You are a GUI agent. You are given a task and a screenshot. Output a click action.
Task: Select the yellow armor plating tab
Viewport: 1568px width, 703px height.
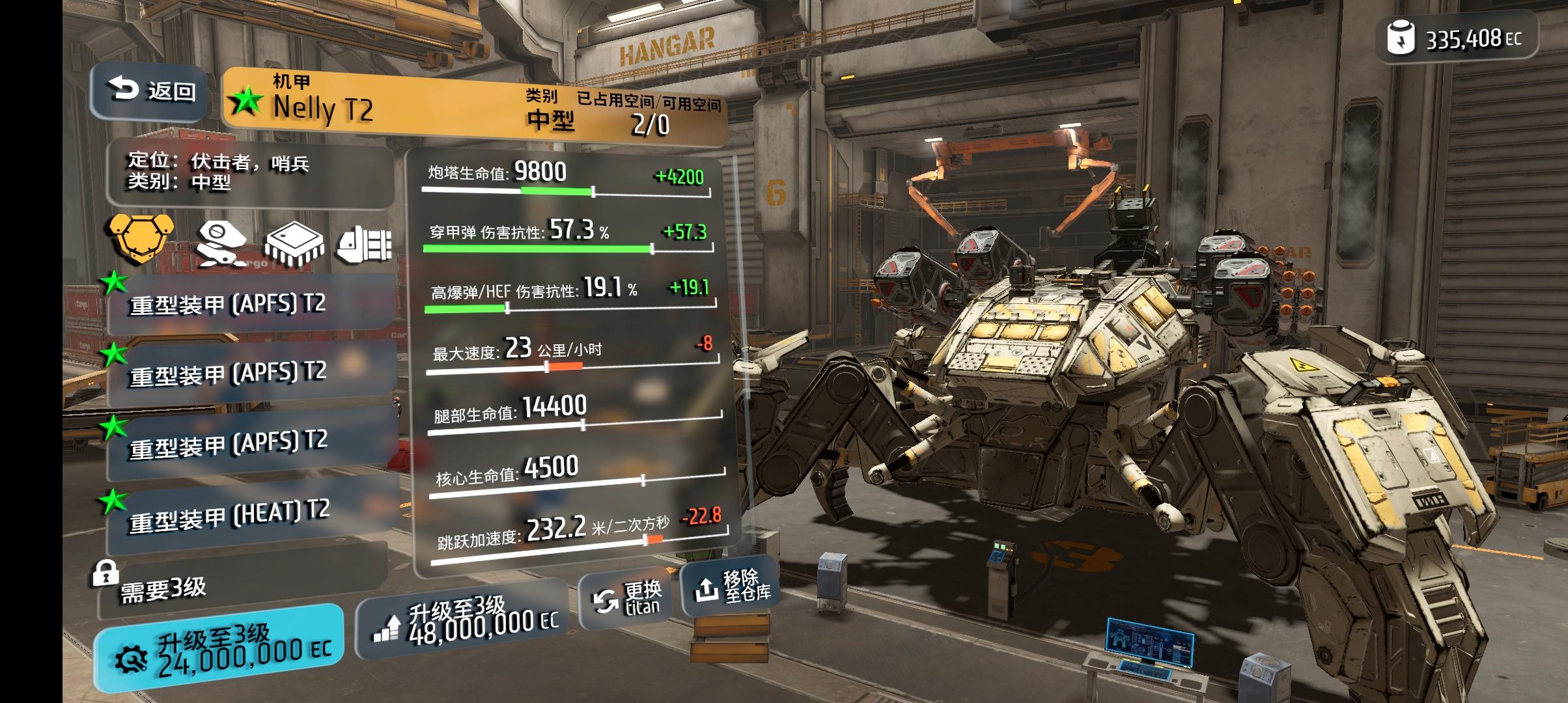(x=142, y=239)
